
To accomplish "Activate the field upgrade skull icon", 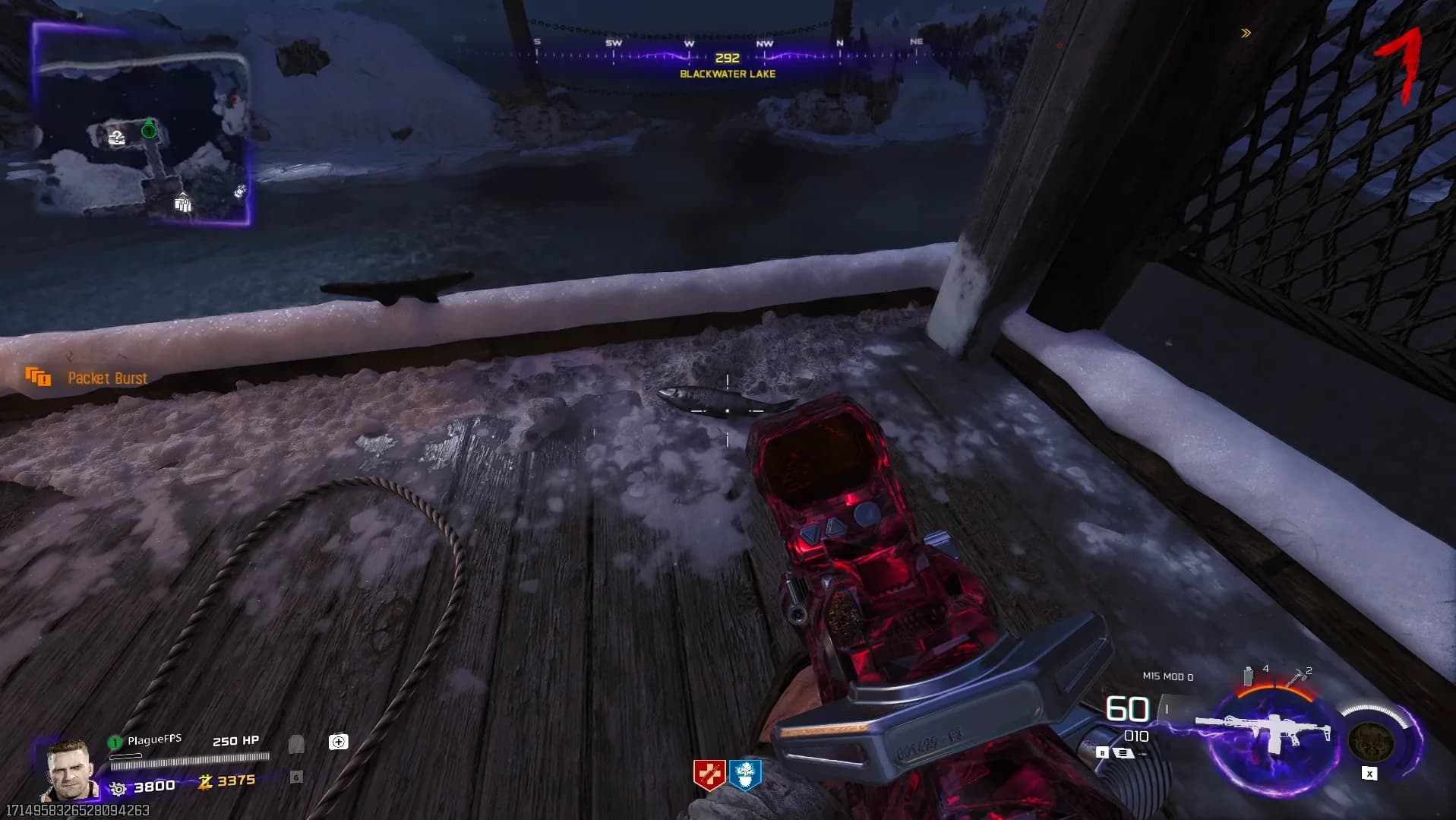I will click(1371, 741).
